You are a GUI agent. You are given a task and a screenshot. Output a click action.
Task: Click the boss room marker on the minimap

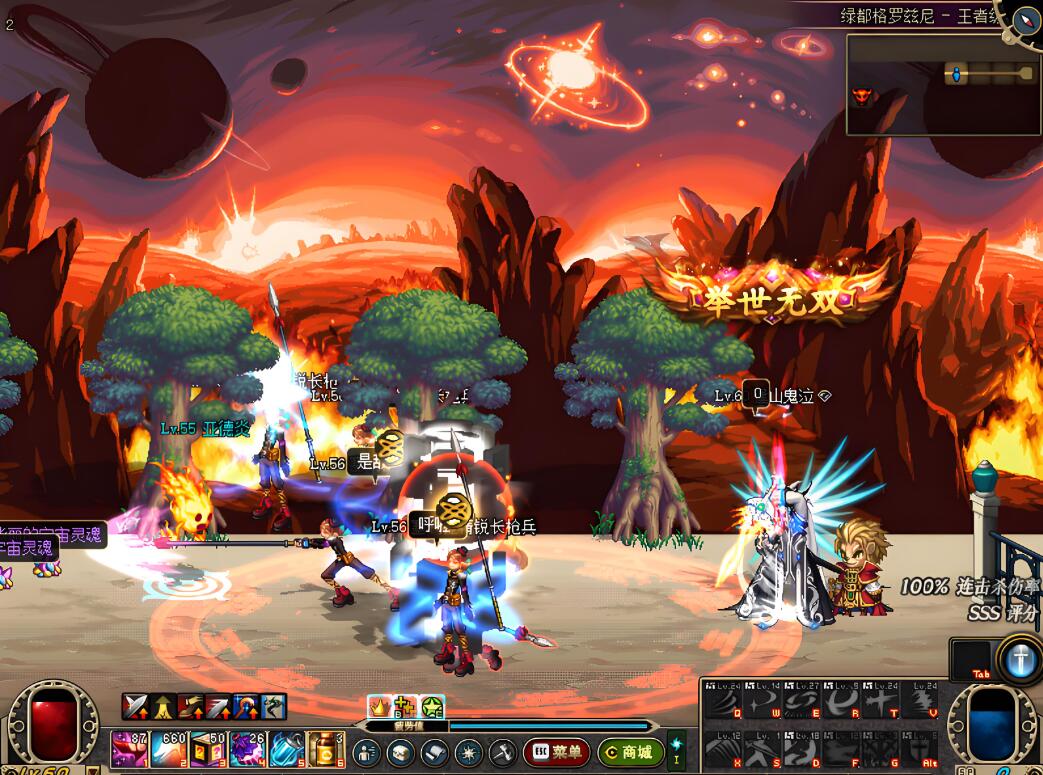click(860, 97)
